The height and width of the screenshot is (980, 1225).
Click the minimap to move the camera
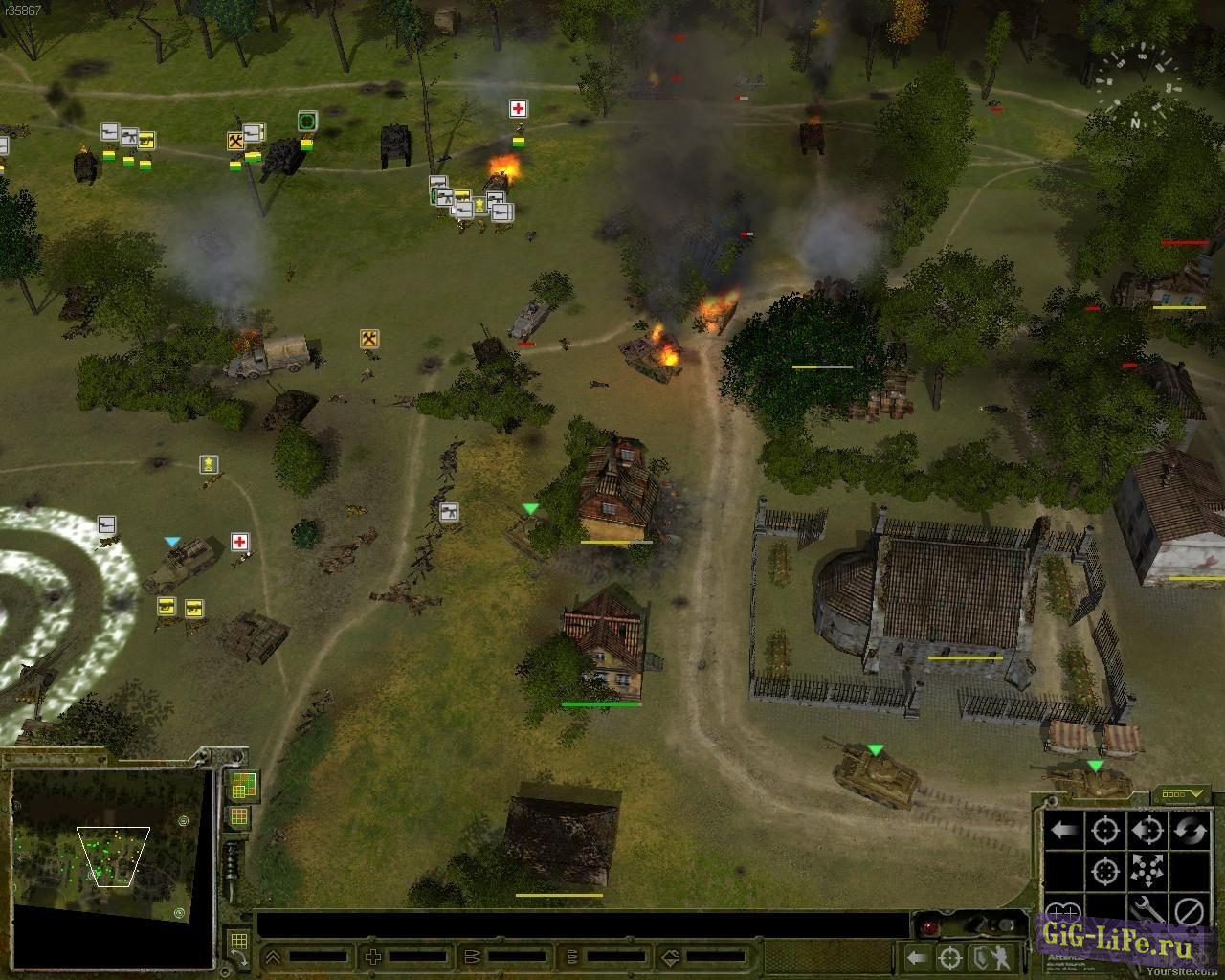(110, 842)
